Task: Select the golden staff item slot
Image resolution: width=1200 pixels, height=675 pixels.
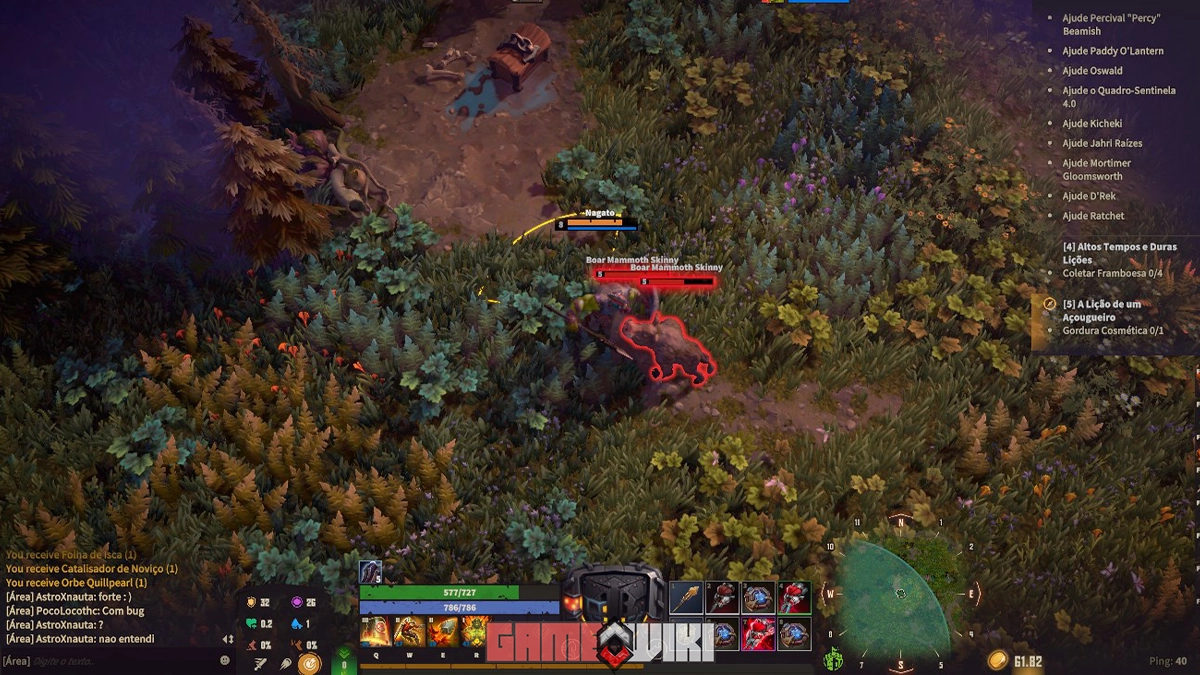Action: point(685,598)
